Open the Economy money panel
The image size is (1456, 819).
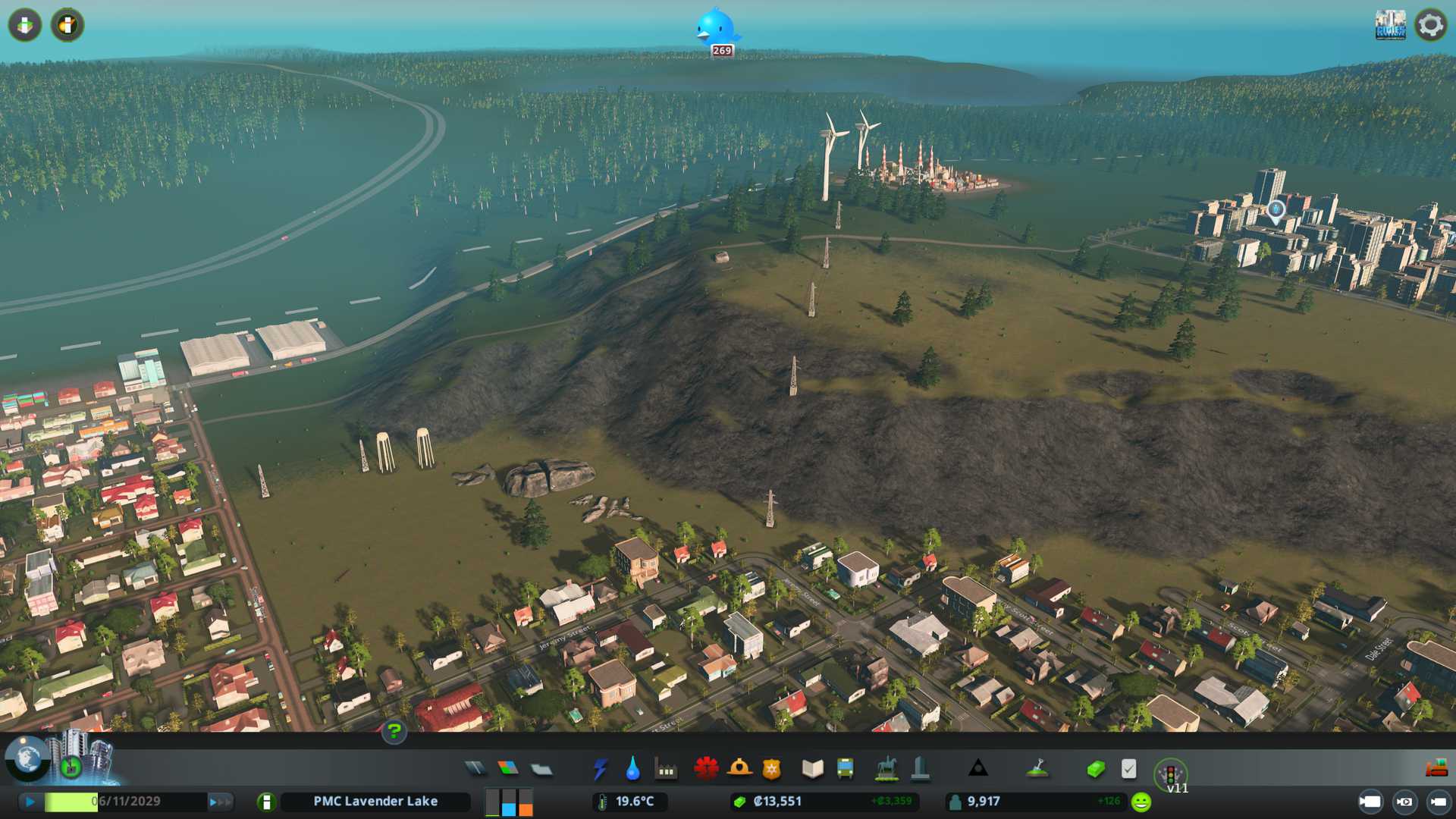click(x=1095, y=769)
